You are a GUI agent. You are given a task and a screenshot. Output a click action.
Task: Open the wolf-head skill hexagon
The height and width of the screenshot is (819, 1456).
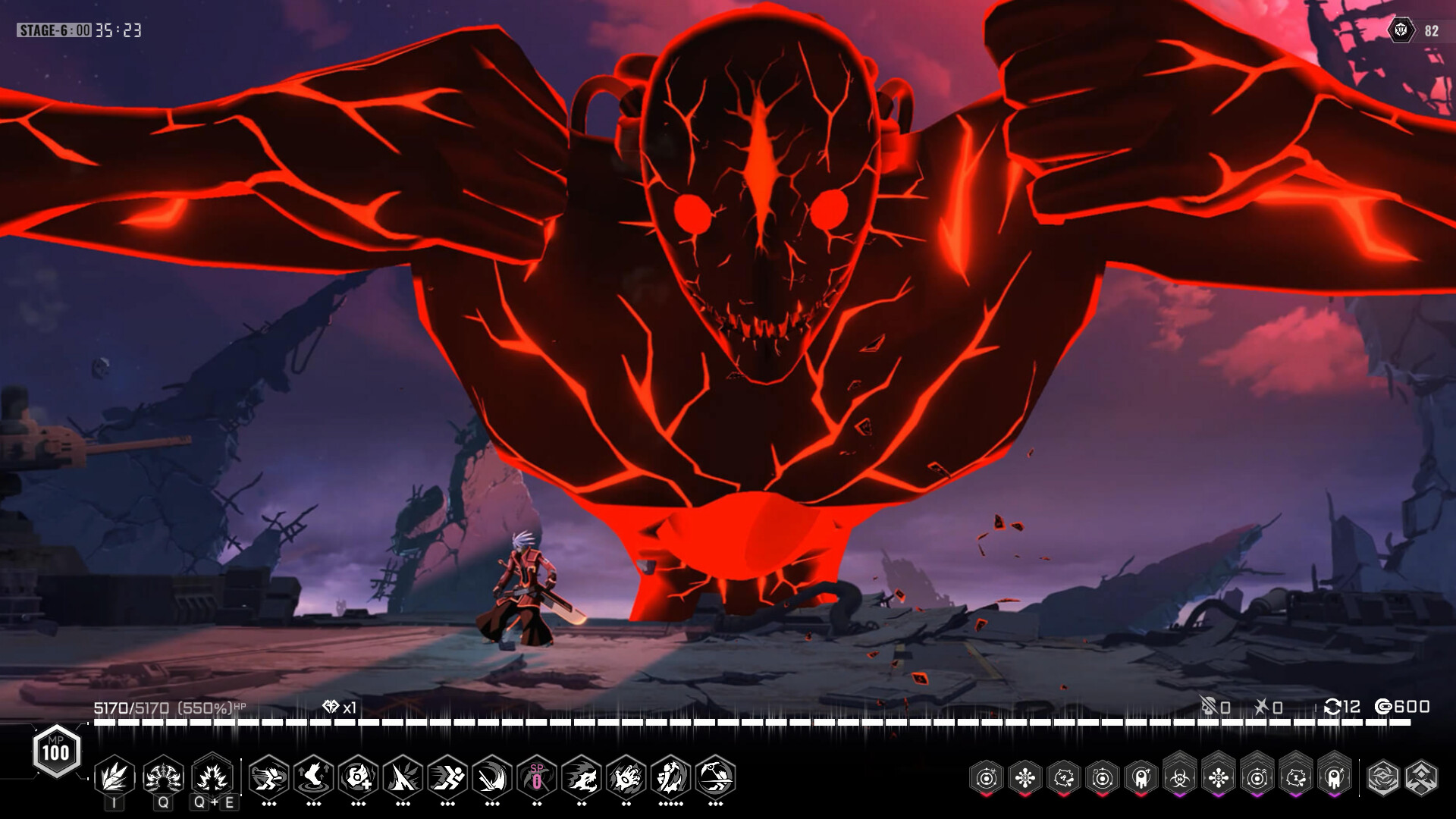(x=584, y=778)
